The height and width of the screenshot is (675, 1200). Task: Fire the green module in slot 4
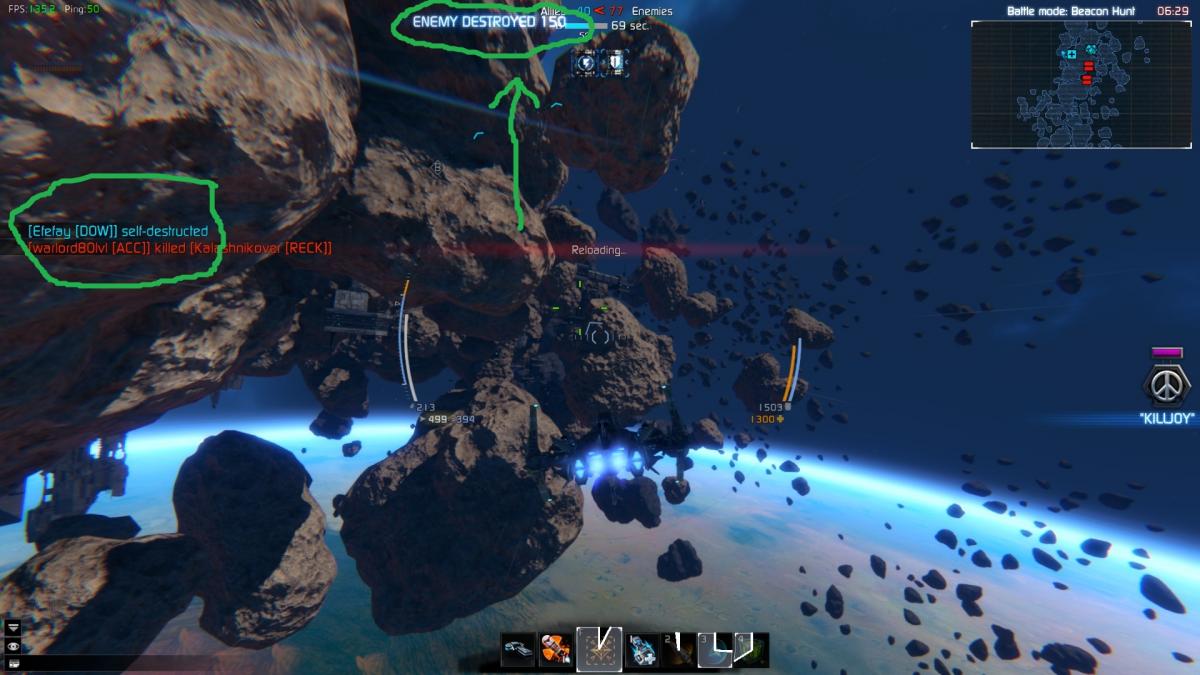pos(751,650)
